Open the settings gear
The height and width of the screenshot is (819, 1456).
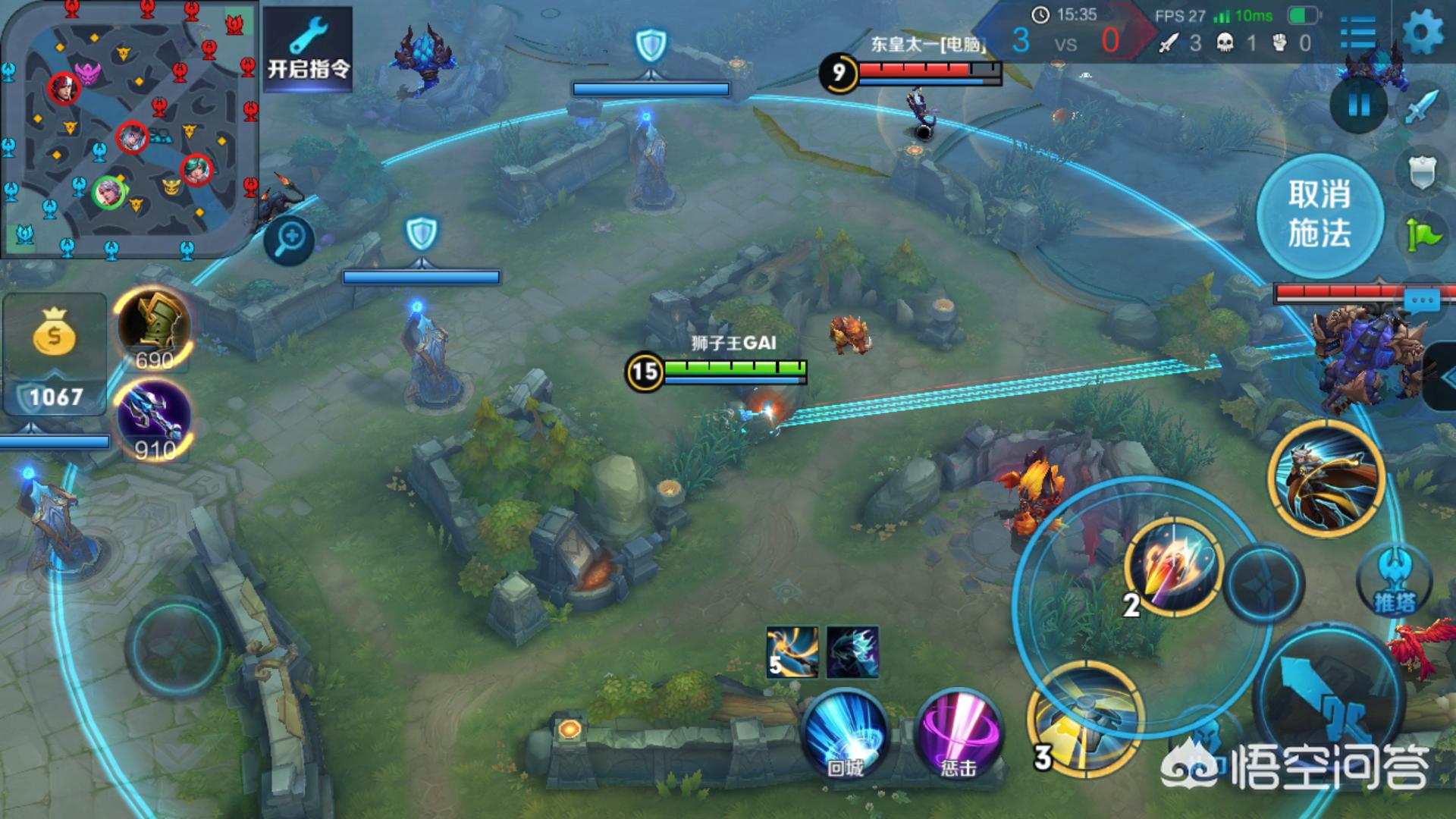(1423, 32)
